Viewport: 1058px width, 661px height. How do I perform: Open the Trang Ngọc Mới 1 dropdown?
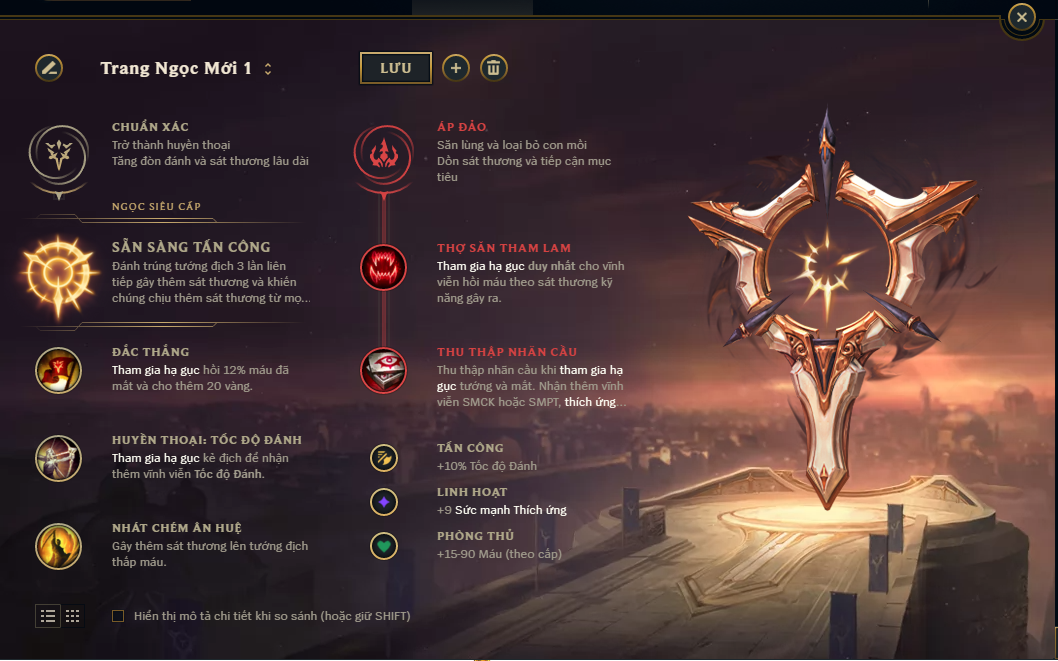pyautogui.click(x=268, y=69)
